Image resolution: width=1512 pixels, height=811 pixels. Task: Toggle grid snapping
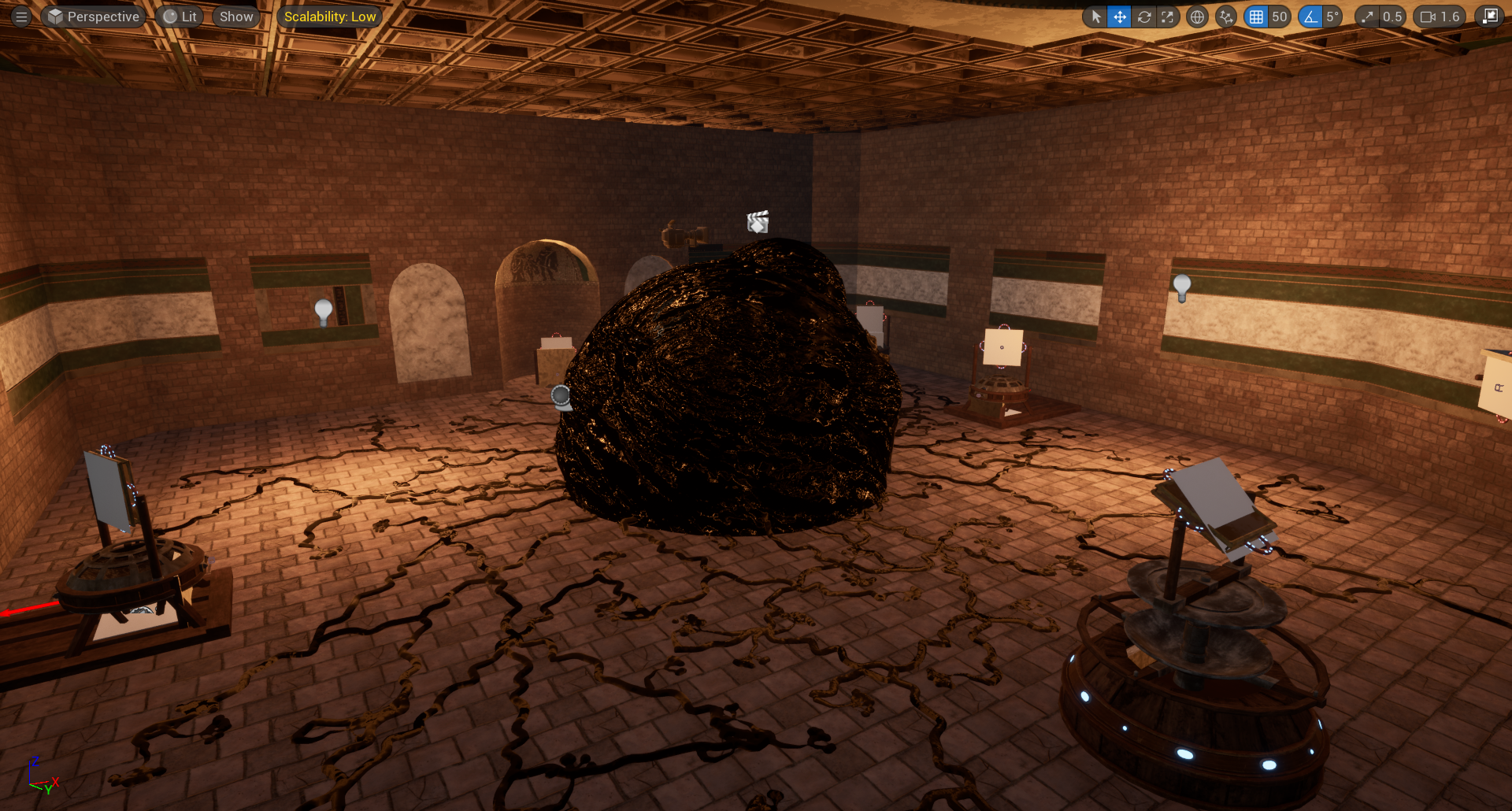1256,17
